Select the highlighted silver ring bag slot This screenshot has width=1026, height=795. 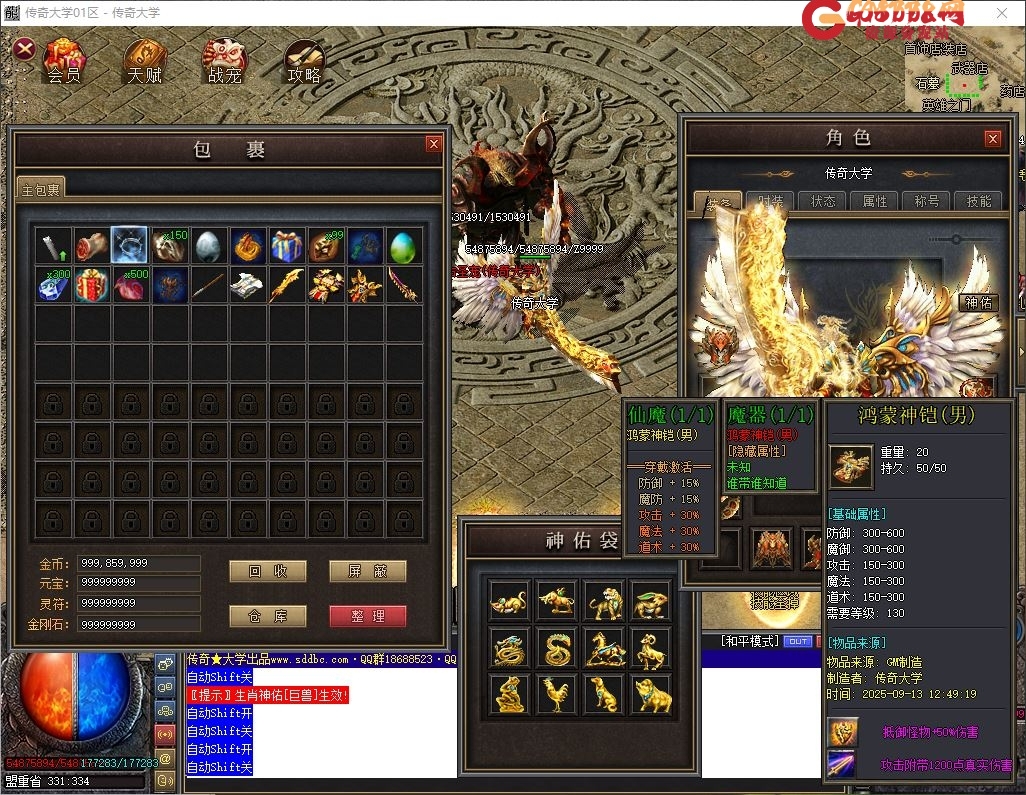point(130,246)
